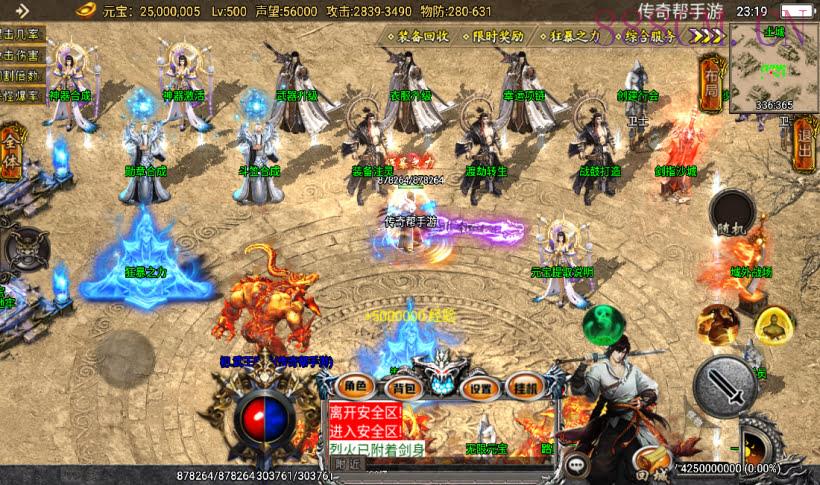Expand the yellow chevron arrows in top bar

coord(707,36)
